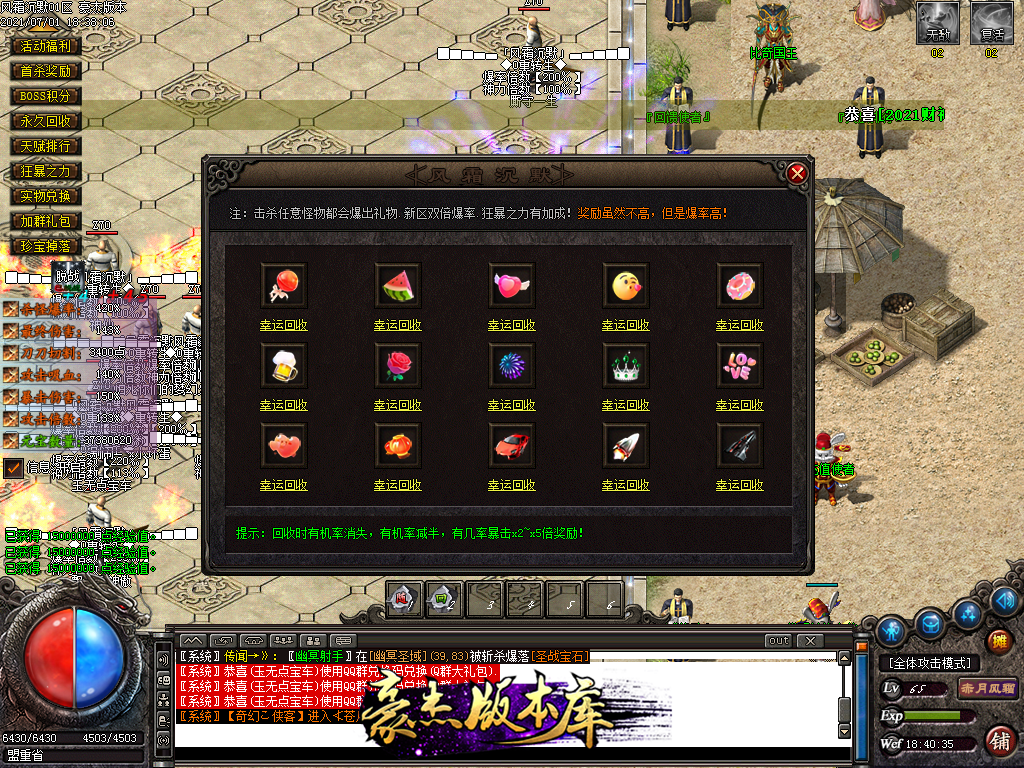The image size is (1024, 768).
Task: Open the 活动福利 menu
Action: (x=45, y=46)
